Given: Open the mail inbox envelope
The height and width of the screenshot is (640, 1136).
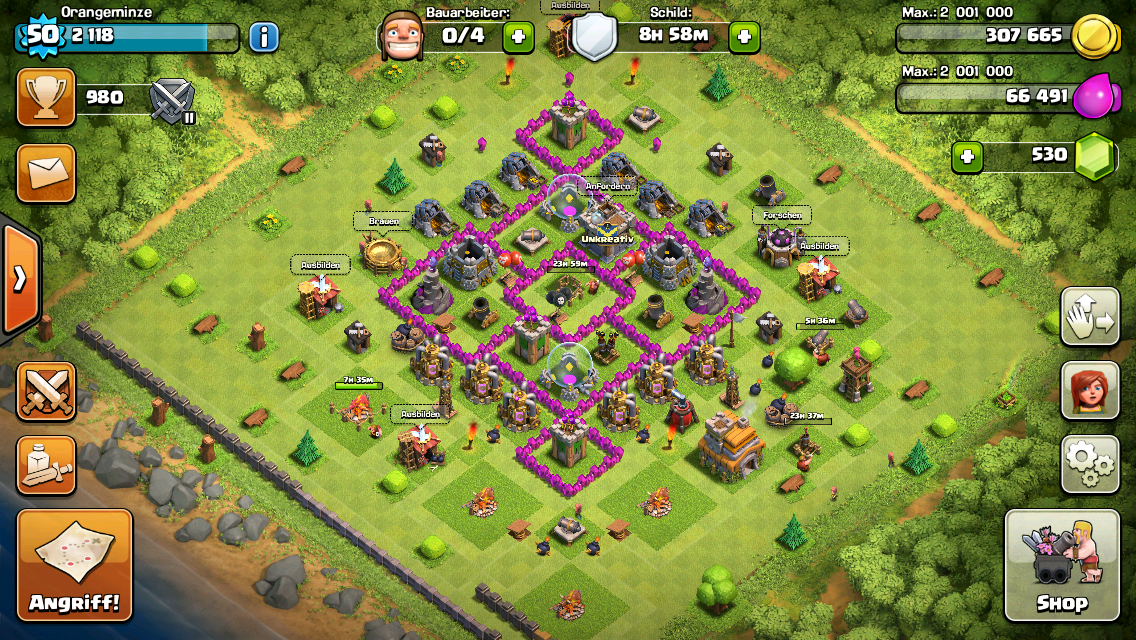Looking at the screenshot, I should tap(46, 172).
